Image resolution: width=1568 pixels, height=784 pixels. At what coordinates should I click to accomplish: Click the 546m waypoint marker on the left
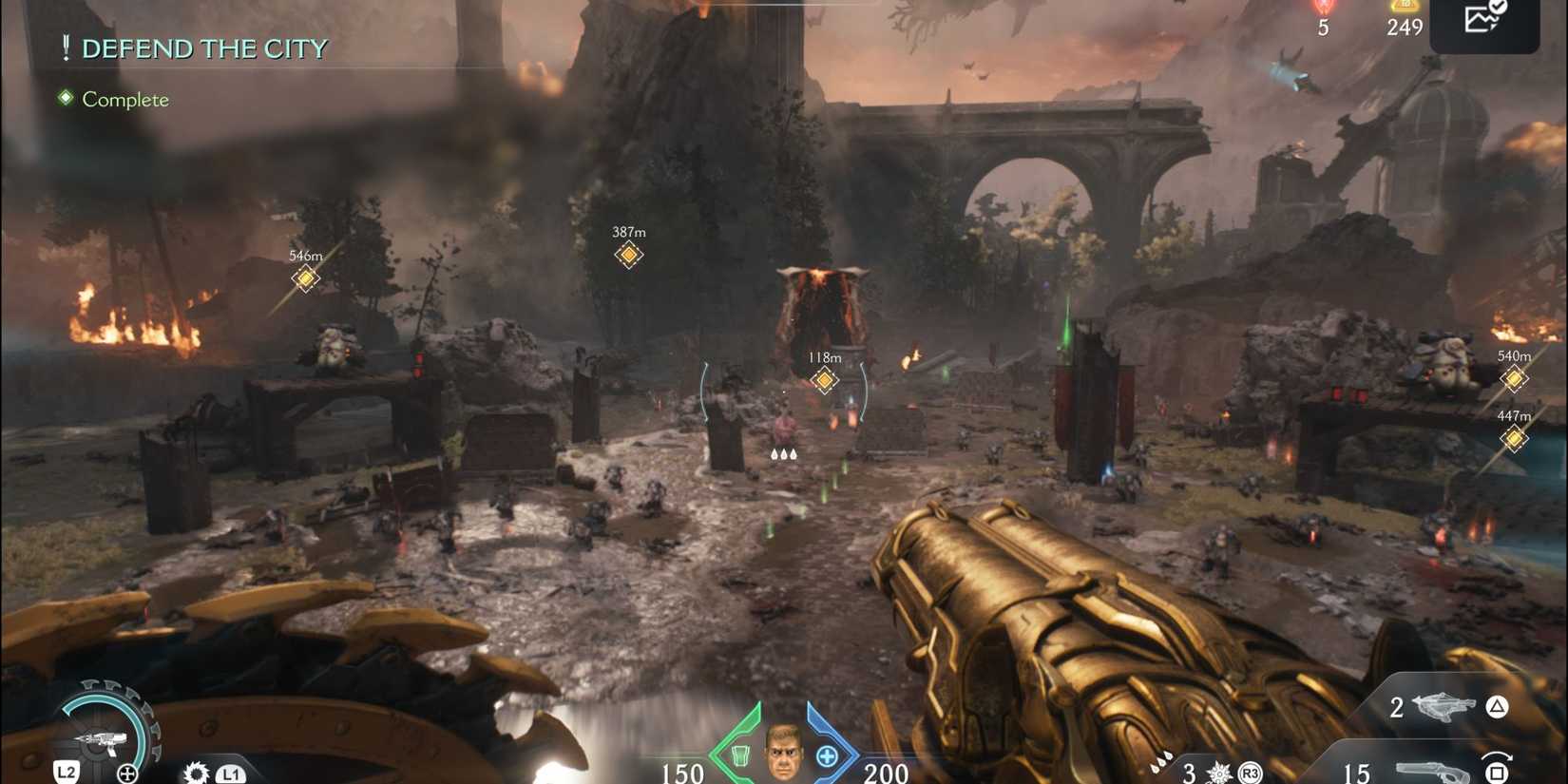[305, 277]
